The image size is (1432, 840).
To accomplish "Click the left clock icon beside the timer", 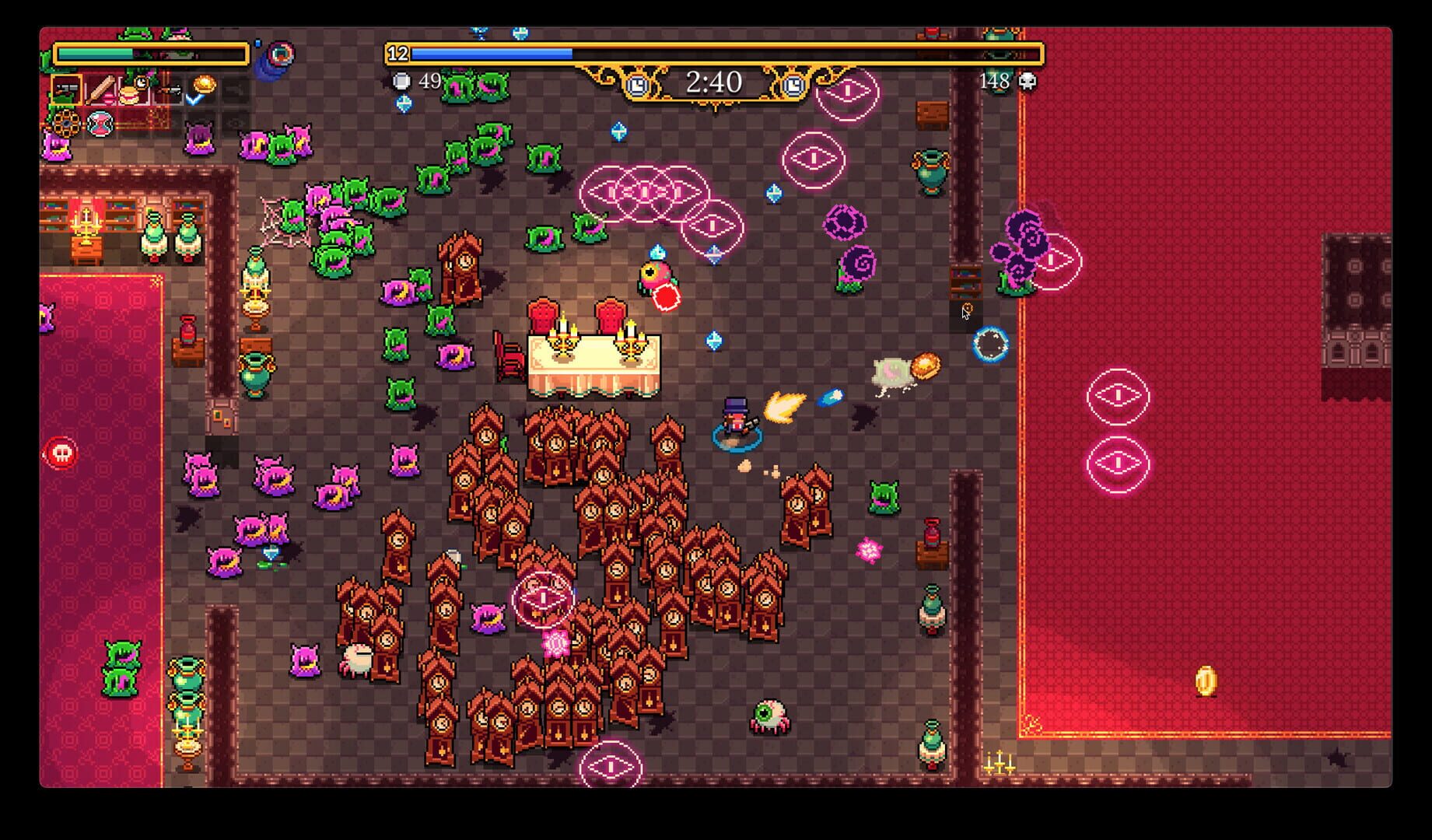I will pos(638,84).
